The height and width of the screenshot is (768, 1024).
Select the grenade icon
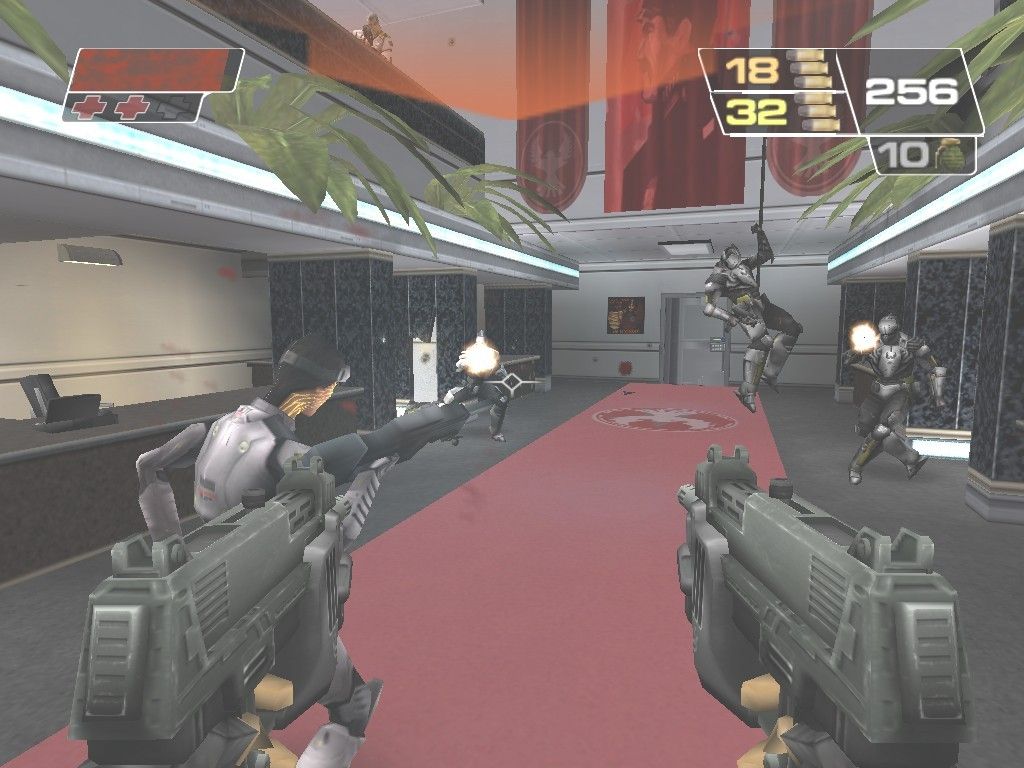coord(945,155)
